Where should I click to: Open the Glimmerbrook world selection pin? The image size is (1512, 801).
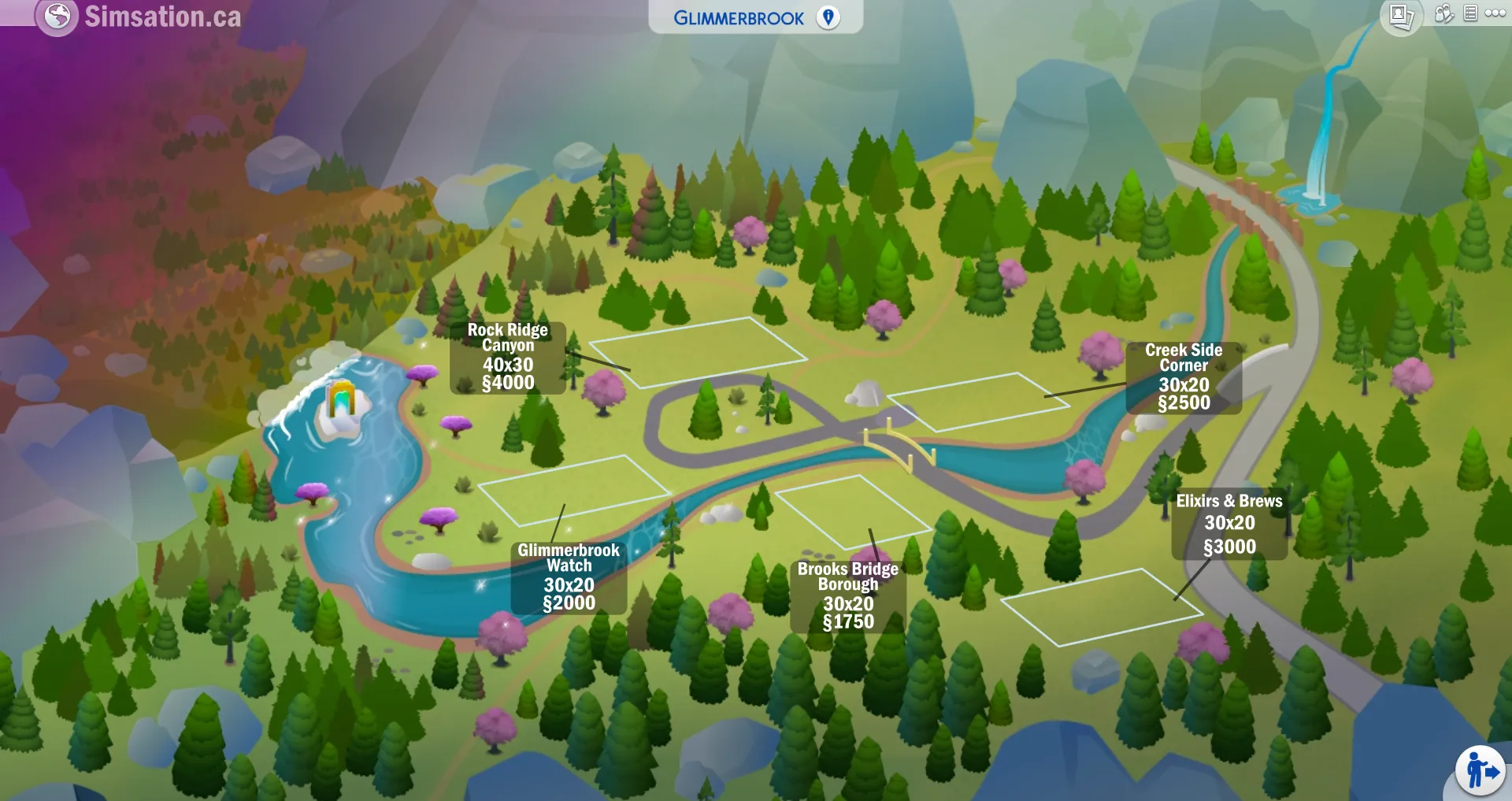click(828, 17)
